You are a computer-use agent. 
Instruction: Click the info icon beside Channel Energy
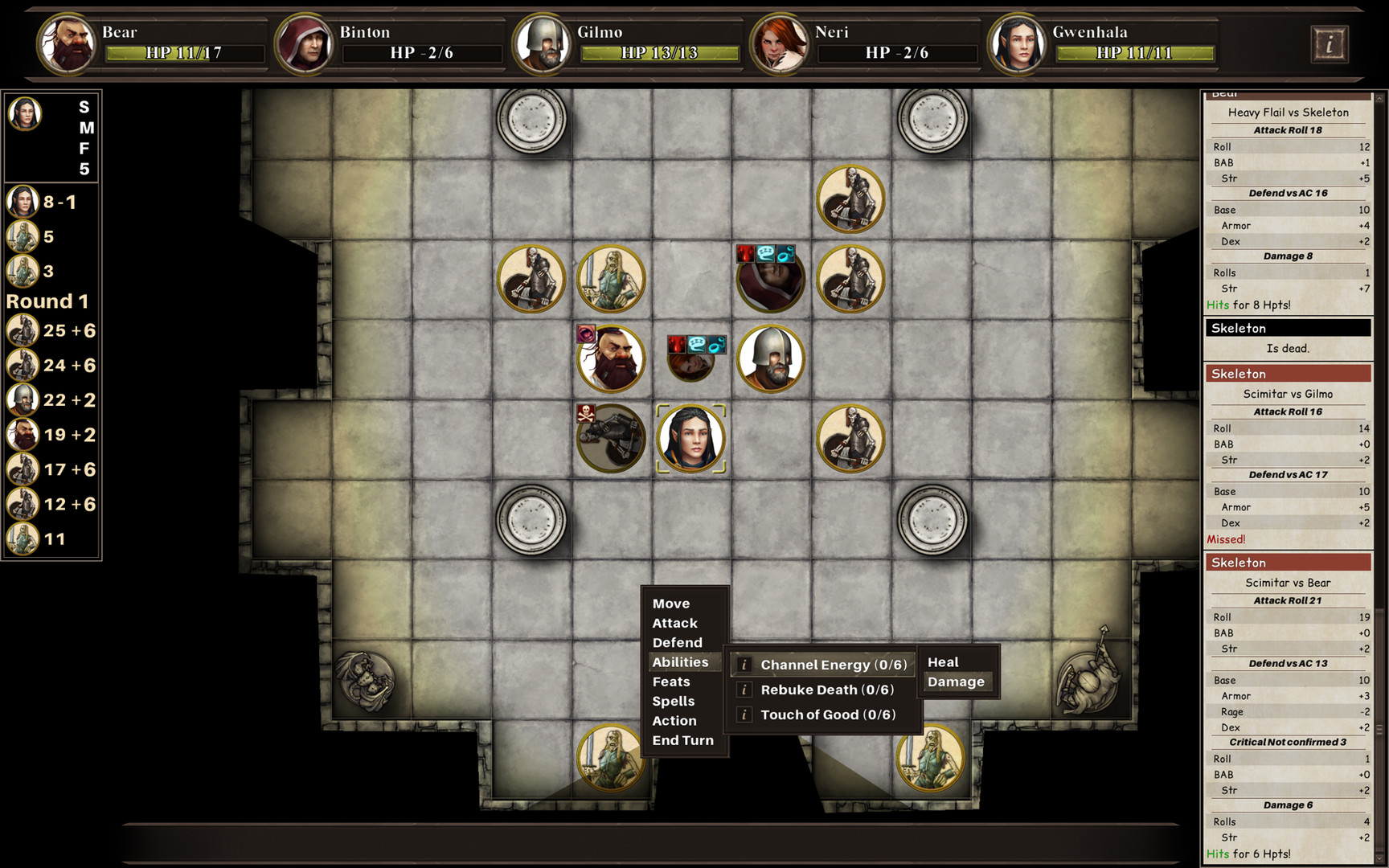pos(744,665)
